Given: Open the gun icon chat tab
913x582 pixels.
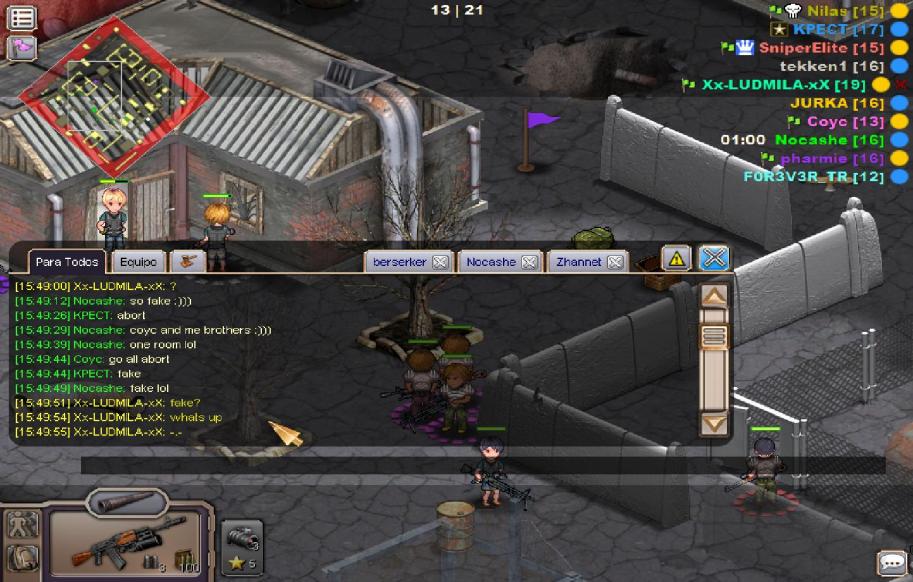Looking at the screenshot, I should coord(186,261).
